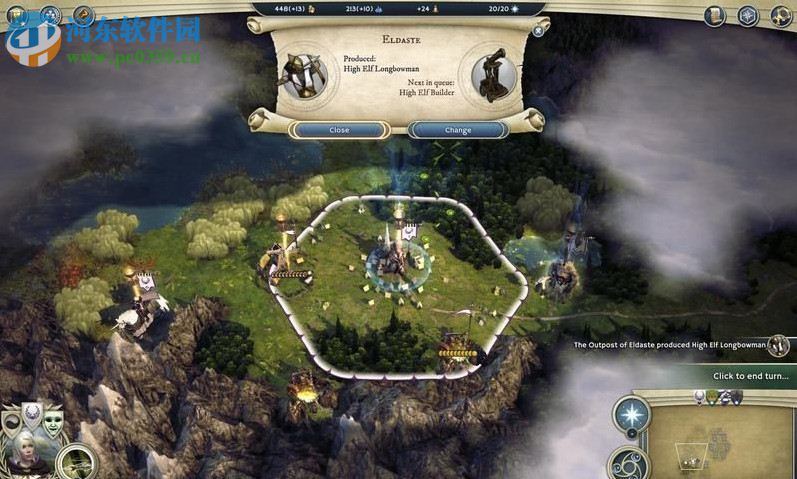Screen dimensions: 797x479
Task: Open the gold chest icon top-left
Action: 15,17
